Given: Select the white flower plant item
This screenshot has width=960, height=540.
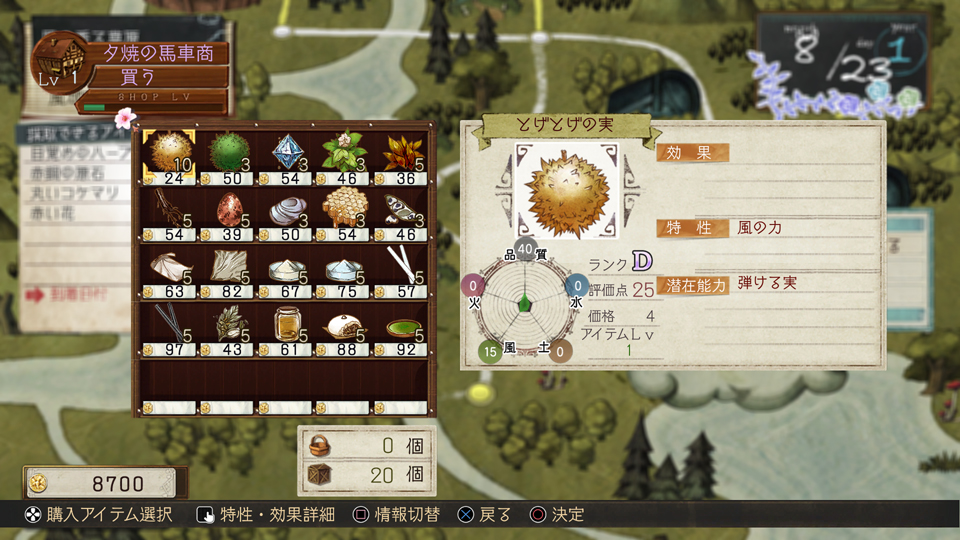Looking at the screenshot, I should click(x=342, y=153).
